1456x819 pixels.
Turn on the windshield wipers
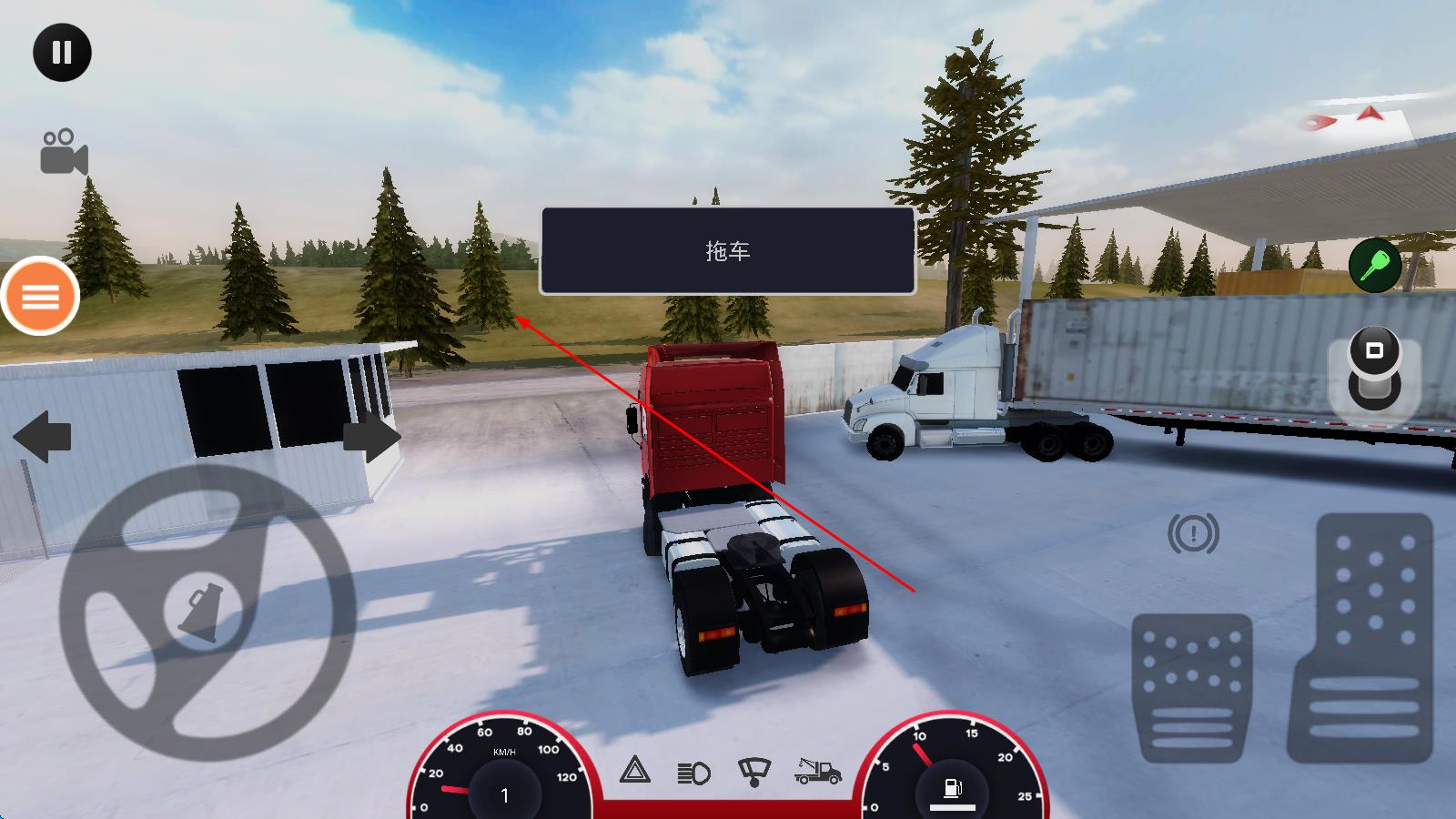753,772
